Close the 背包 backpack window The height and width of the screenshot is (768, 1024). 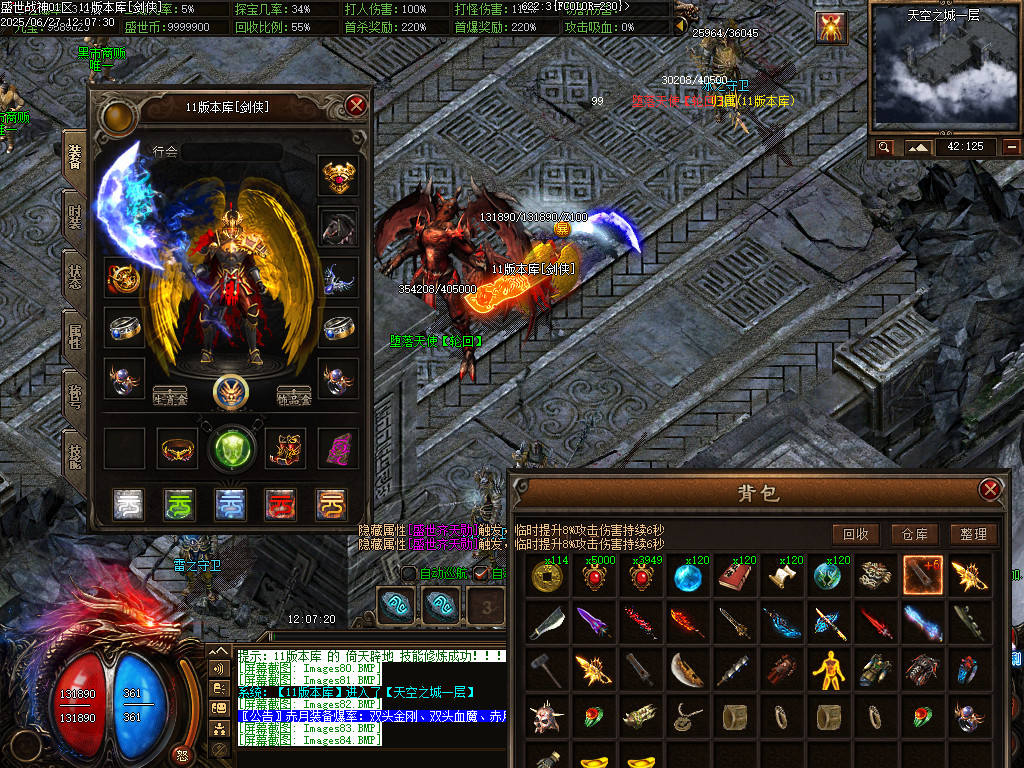[990, 489]
